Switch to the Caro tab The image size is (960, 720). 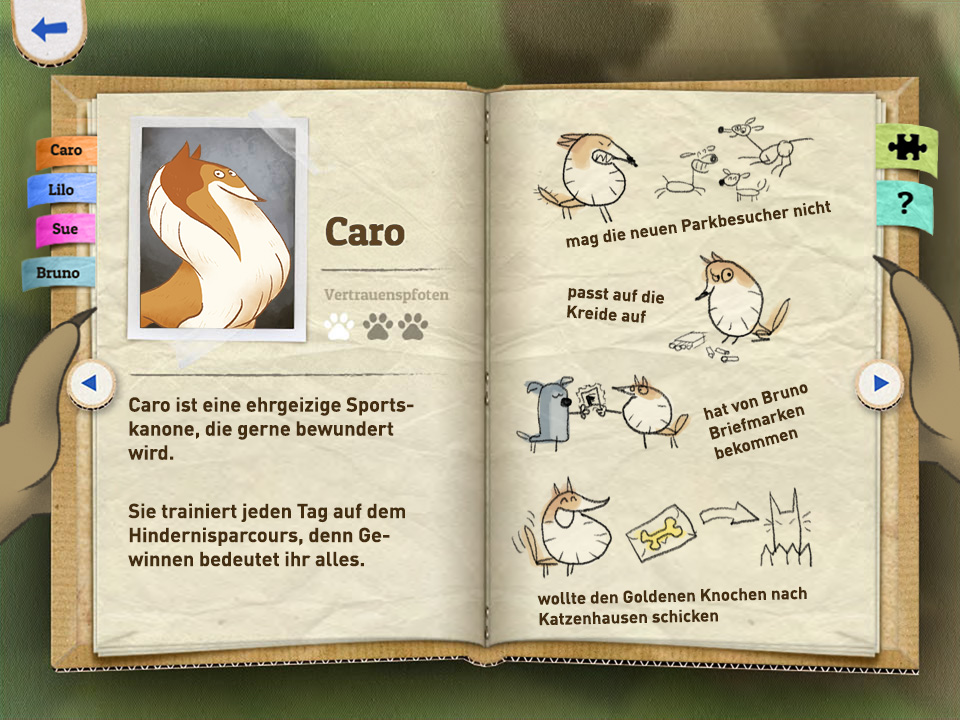tap(66, 151)
